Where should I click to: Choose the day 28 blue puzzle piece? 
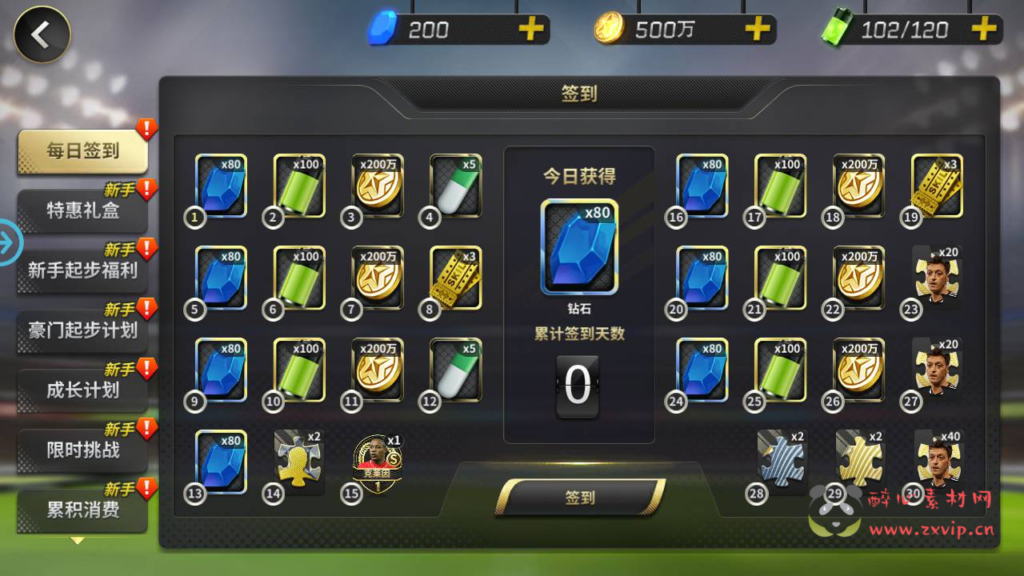781,459
